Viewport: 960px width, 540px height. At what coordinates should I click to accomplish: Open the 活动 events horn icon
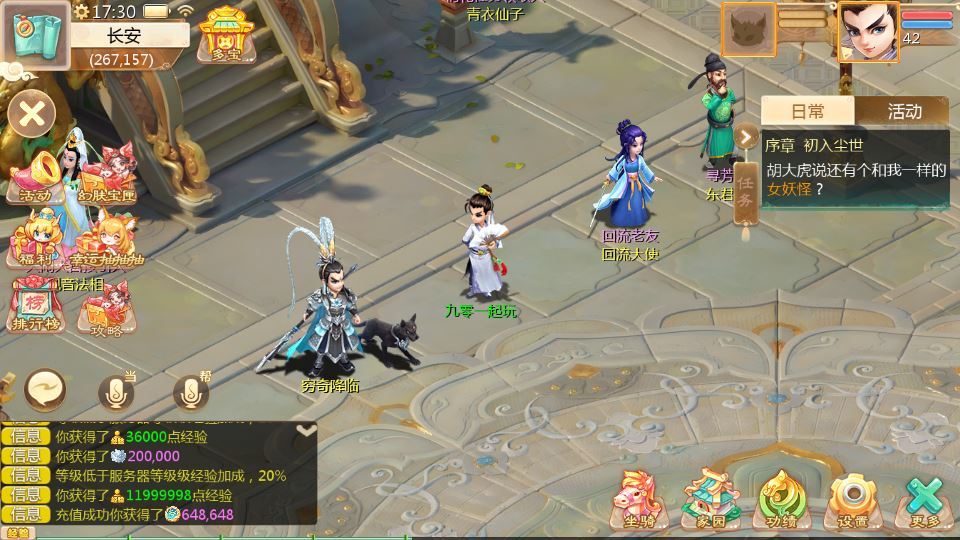coord(35,176)
